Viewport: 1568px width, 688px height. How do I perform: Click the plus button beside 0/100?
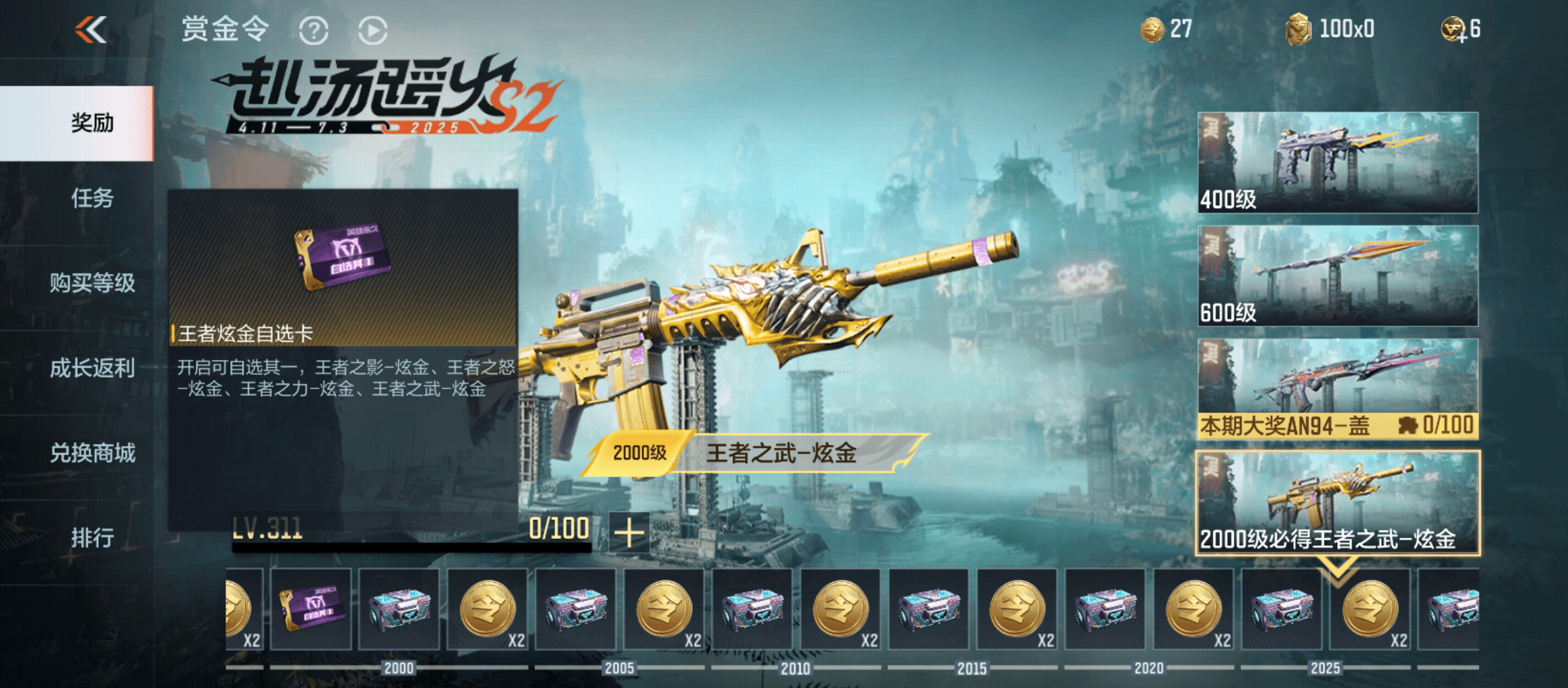coord(629,533)
